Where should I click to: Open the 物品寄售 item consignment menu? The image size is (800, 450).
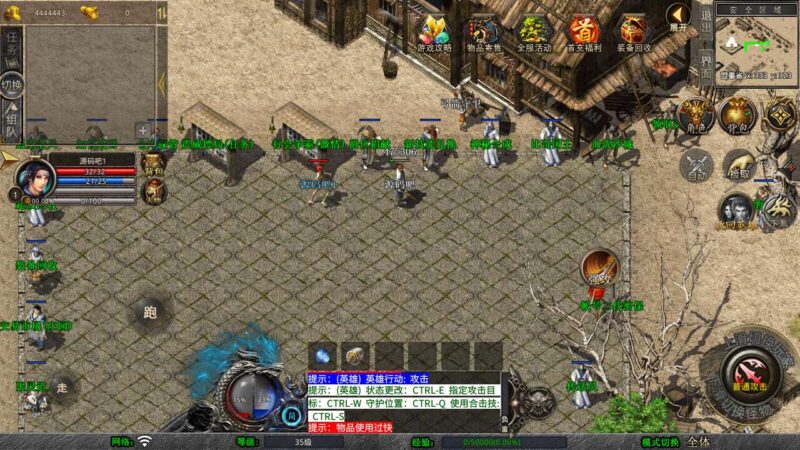click(483, 32)
